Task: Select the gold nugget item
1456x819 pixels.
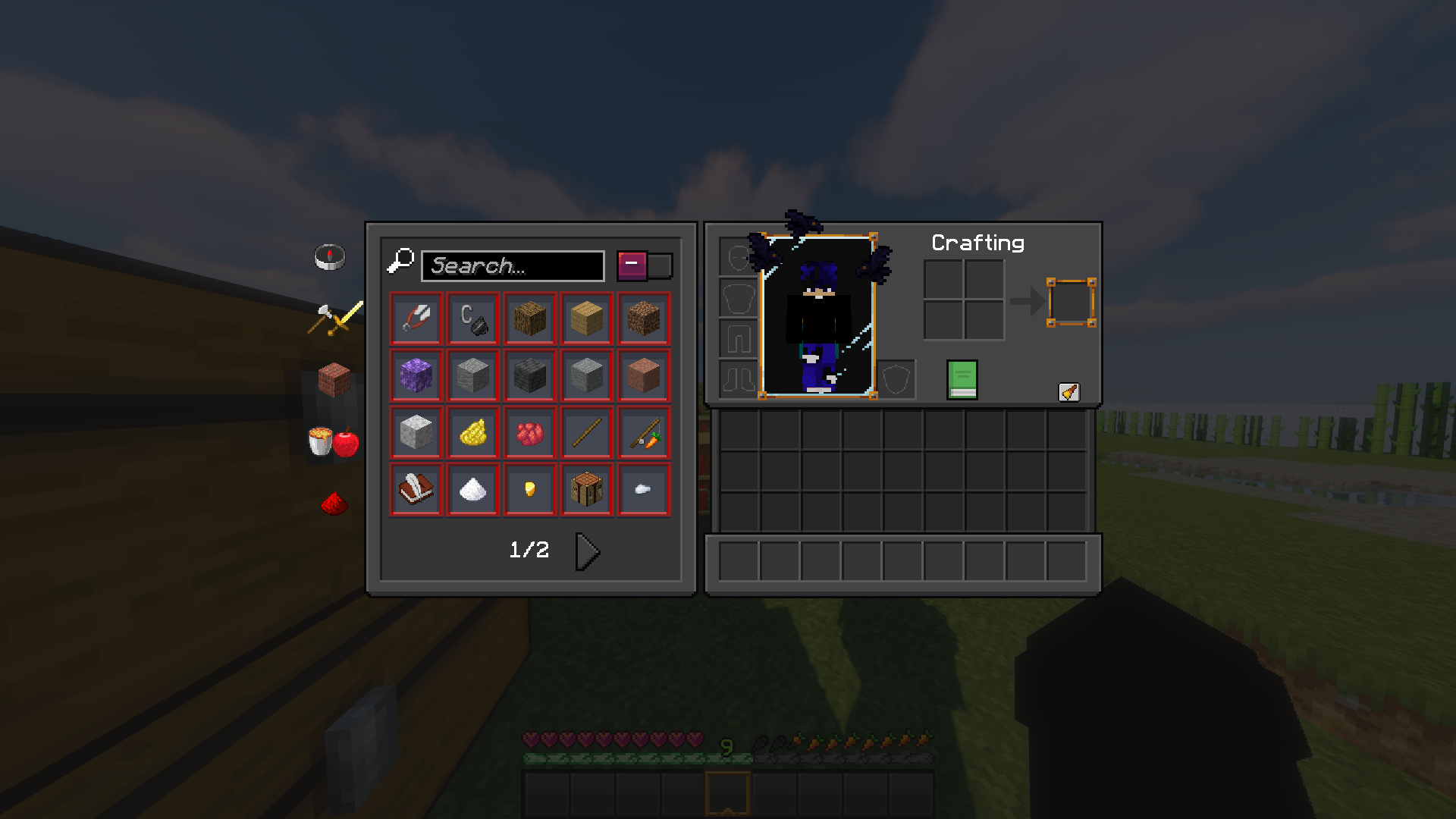Action: [529, 489]
